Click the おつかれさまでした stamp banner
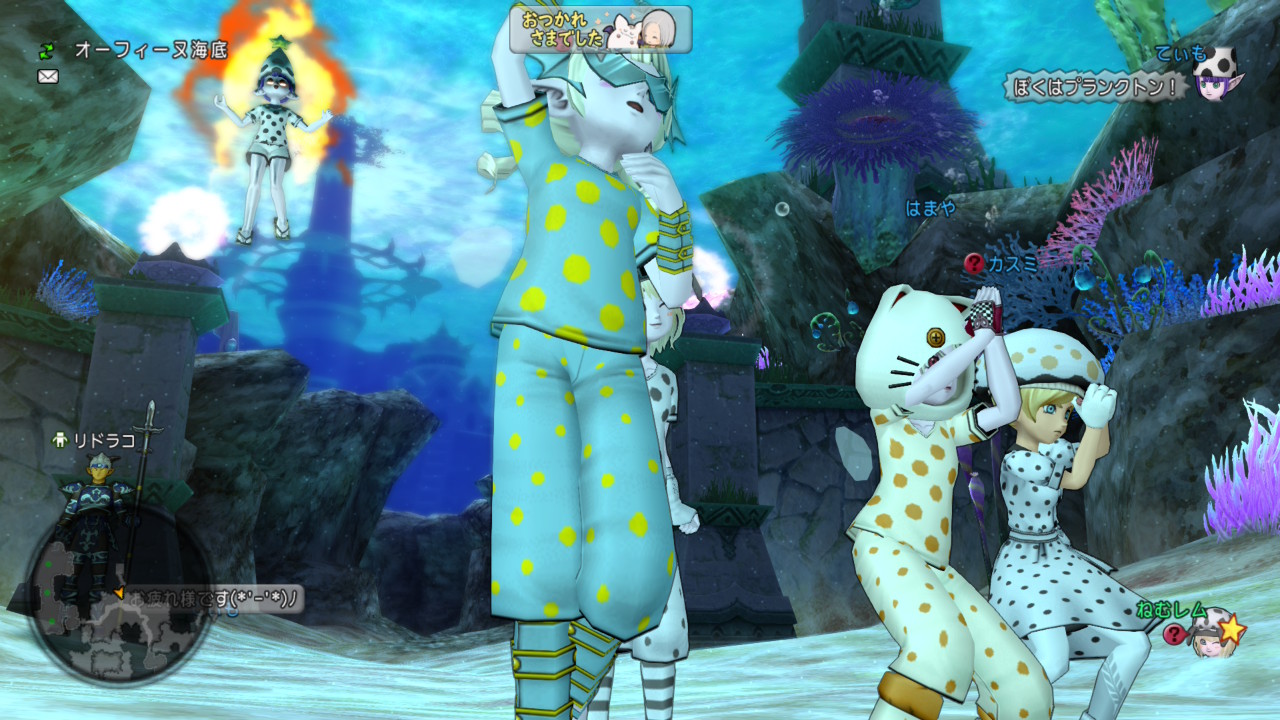1280x720 pixels. pyautogui.click(x=600, y=30)
